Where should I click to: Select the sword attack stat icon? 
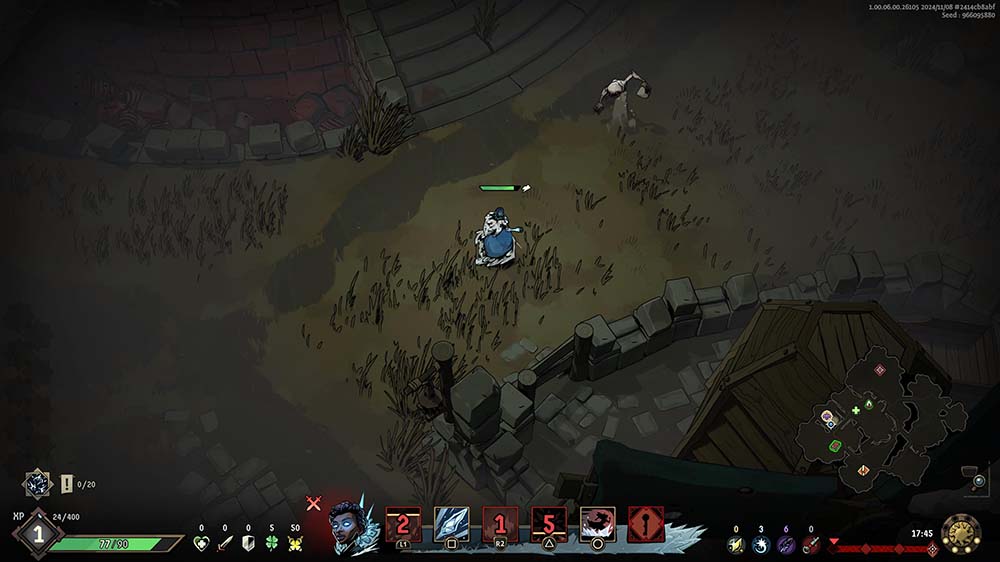pos(224,543)
